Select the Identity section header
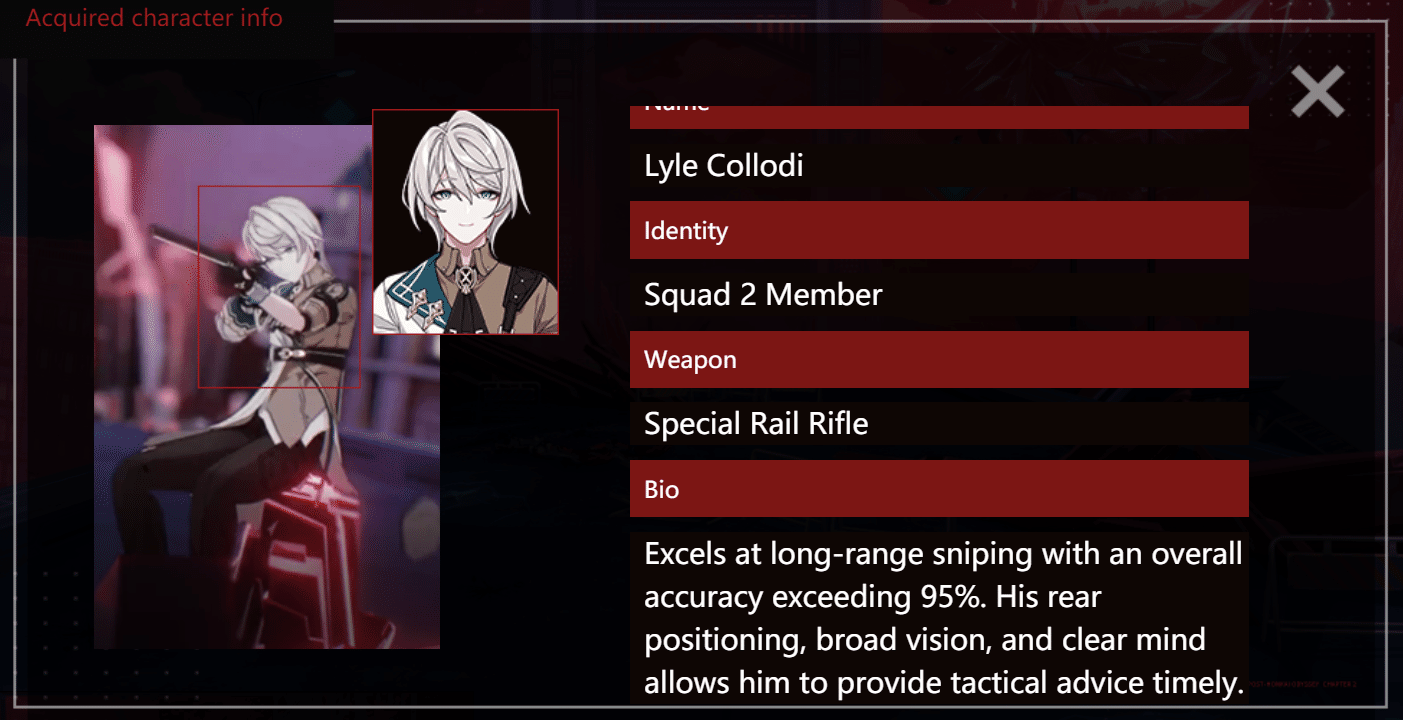 (x=938, y=229)
